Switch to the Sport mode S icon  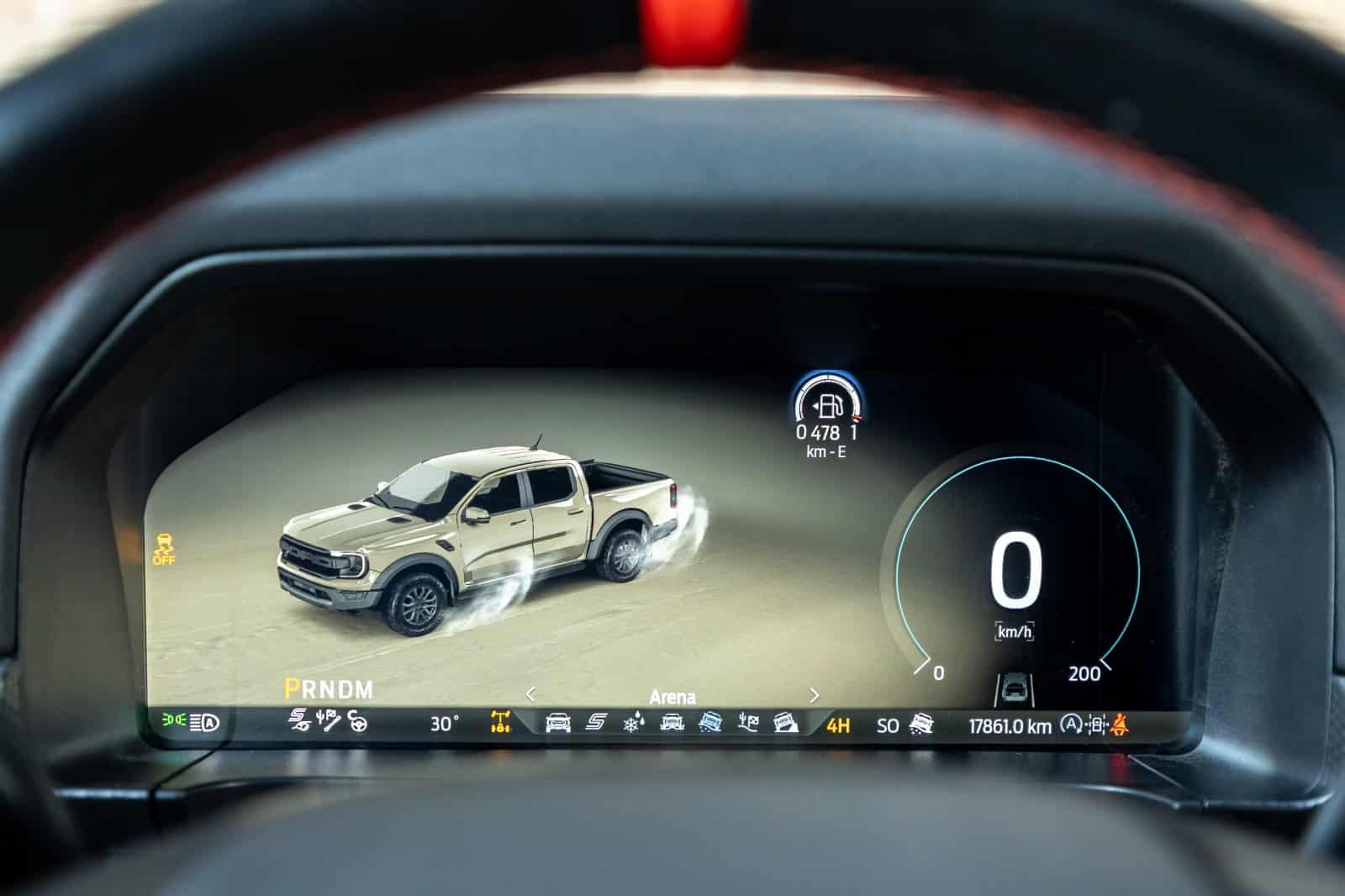596,723
